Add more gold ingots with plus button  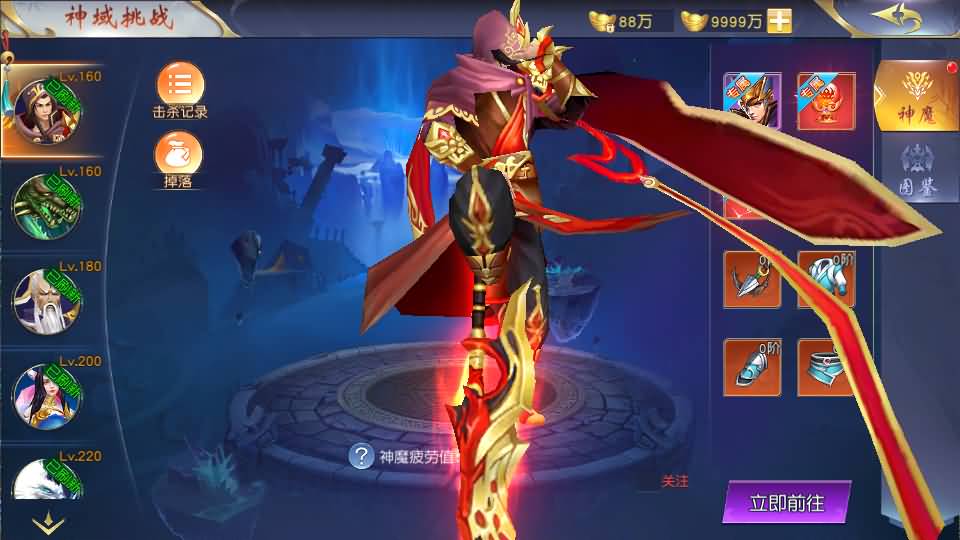coord(780,21)
